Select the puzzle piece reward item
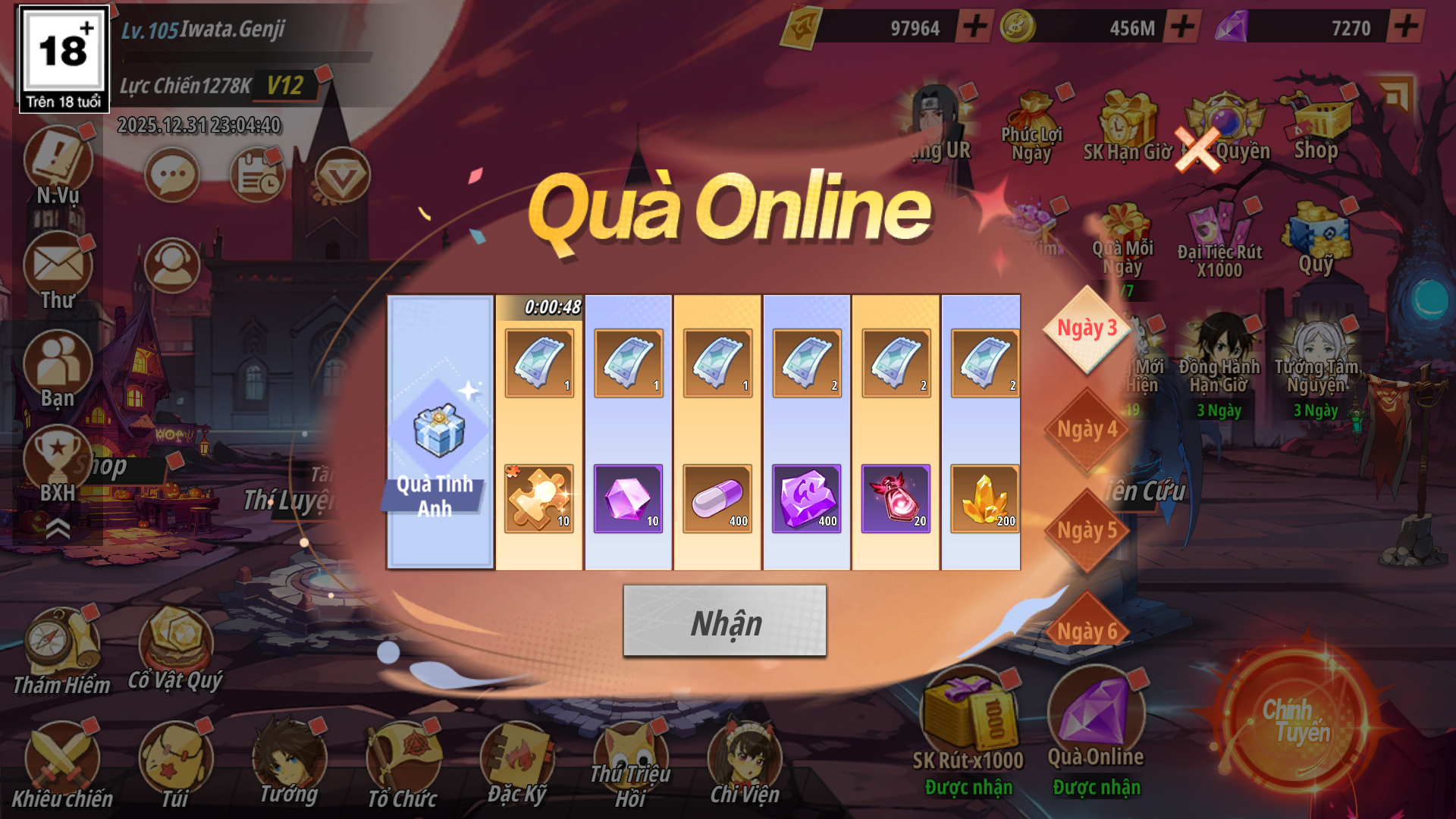Screen dimensions: 1456x819 [x=539, y=498]
